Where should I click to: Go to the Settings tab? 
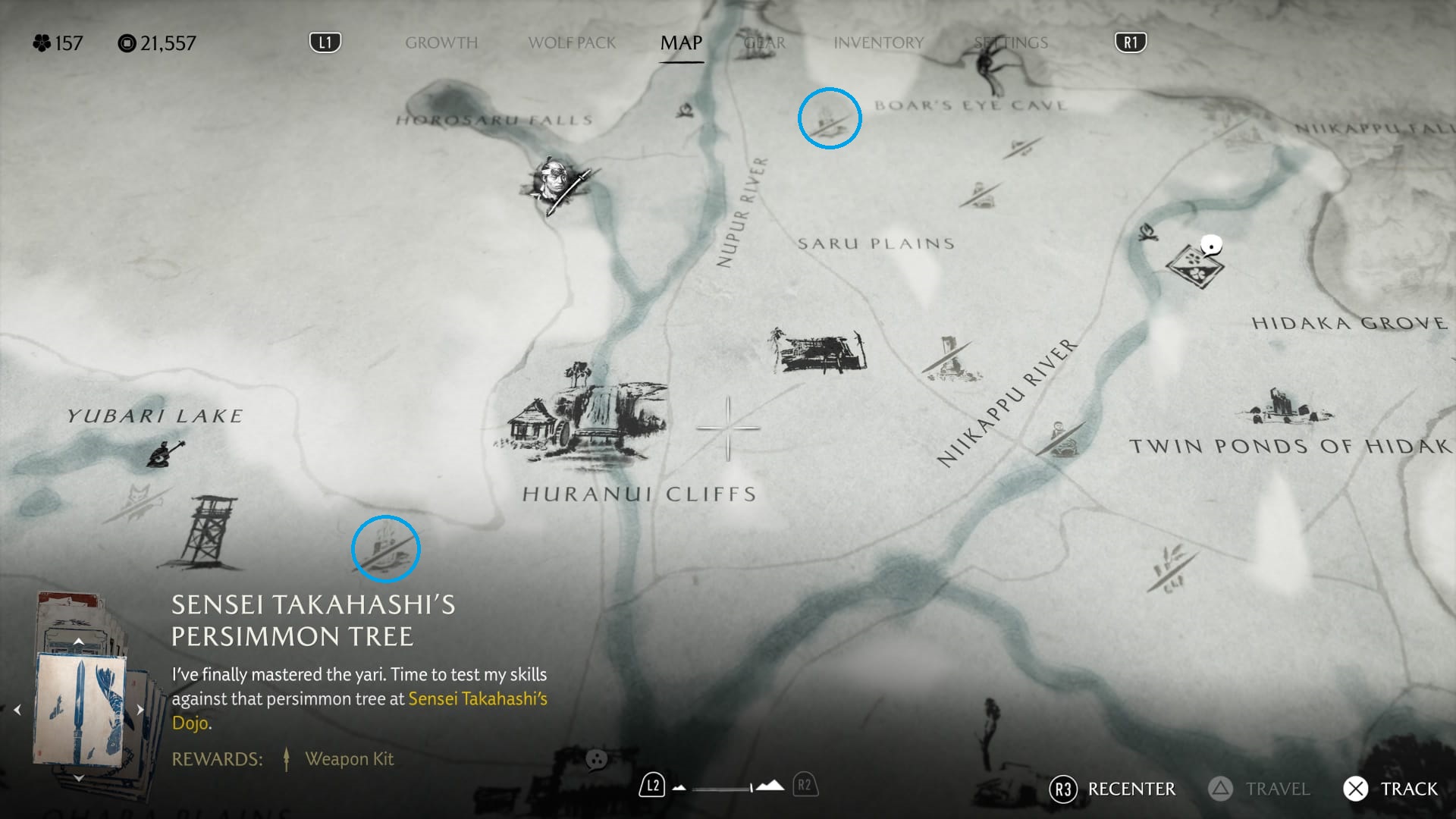click(x=1011, y=43)
